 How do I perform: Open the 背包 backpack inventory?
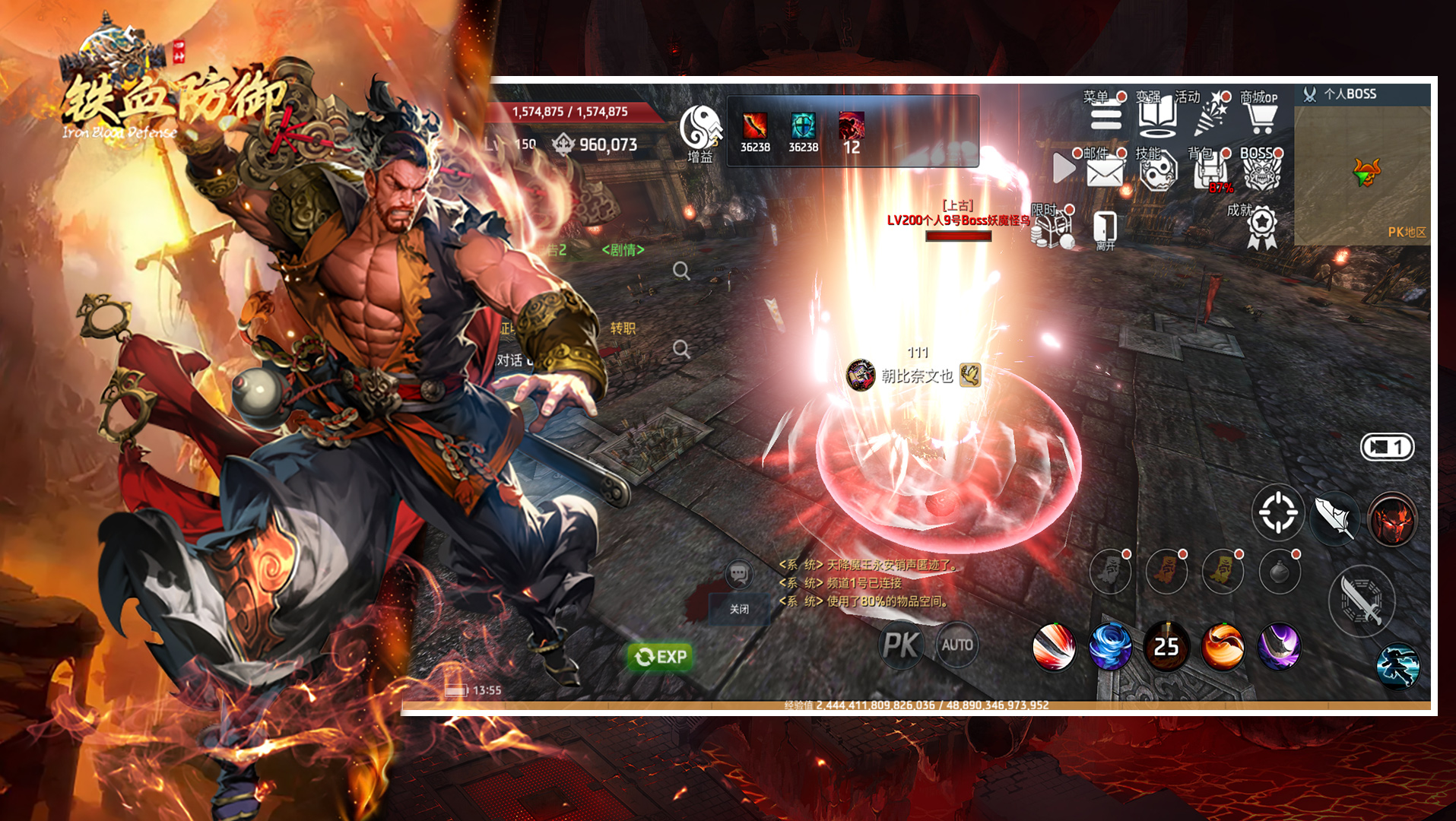[x=1210, y=172]
